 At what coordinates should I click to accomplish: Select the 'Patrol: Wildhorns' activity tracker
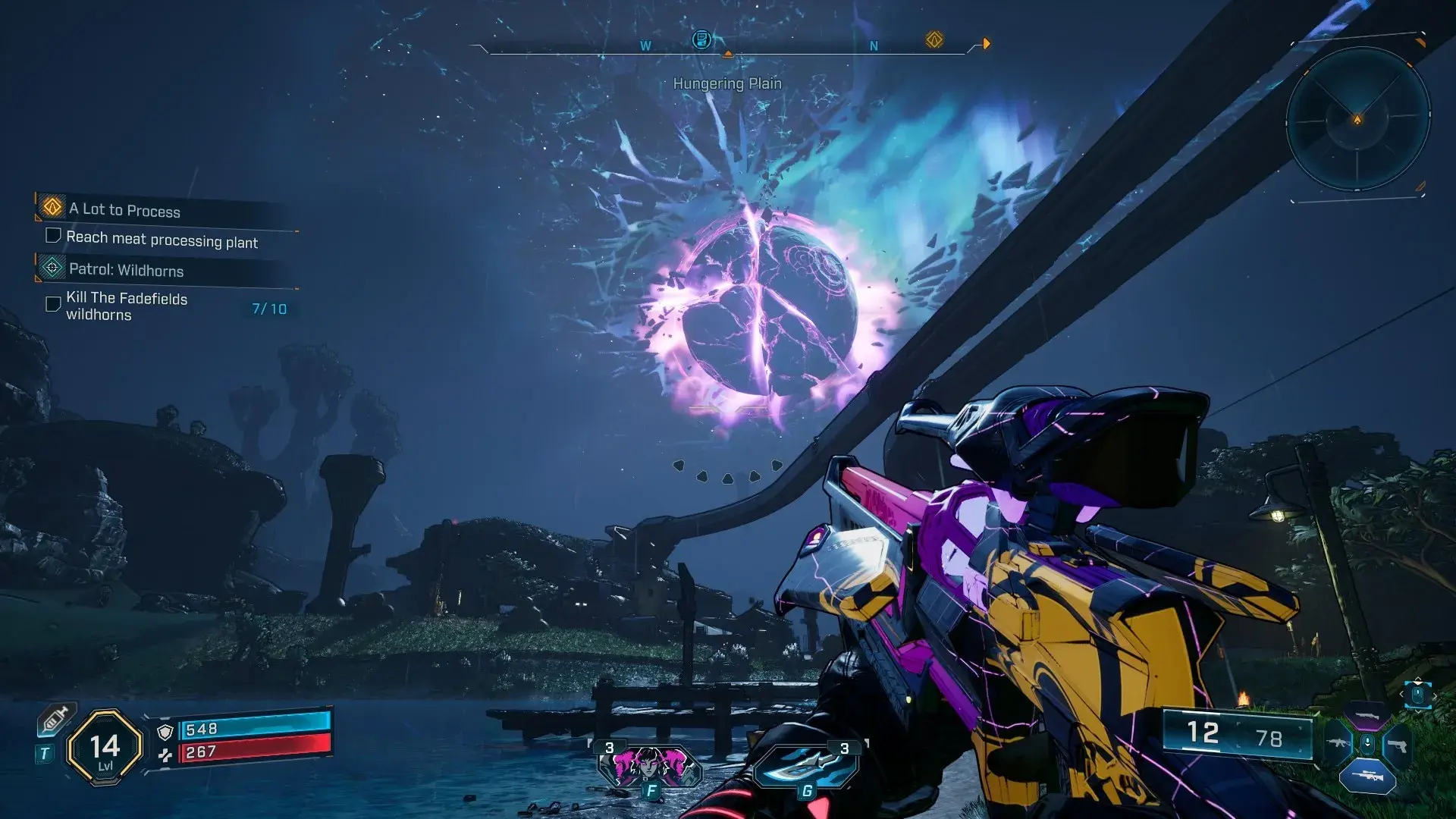pyautogui.click(x=127, y=269)
